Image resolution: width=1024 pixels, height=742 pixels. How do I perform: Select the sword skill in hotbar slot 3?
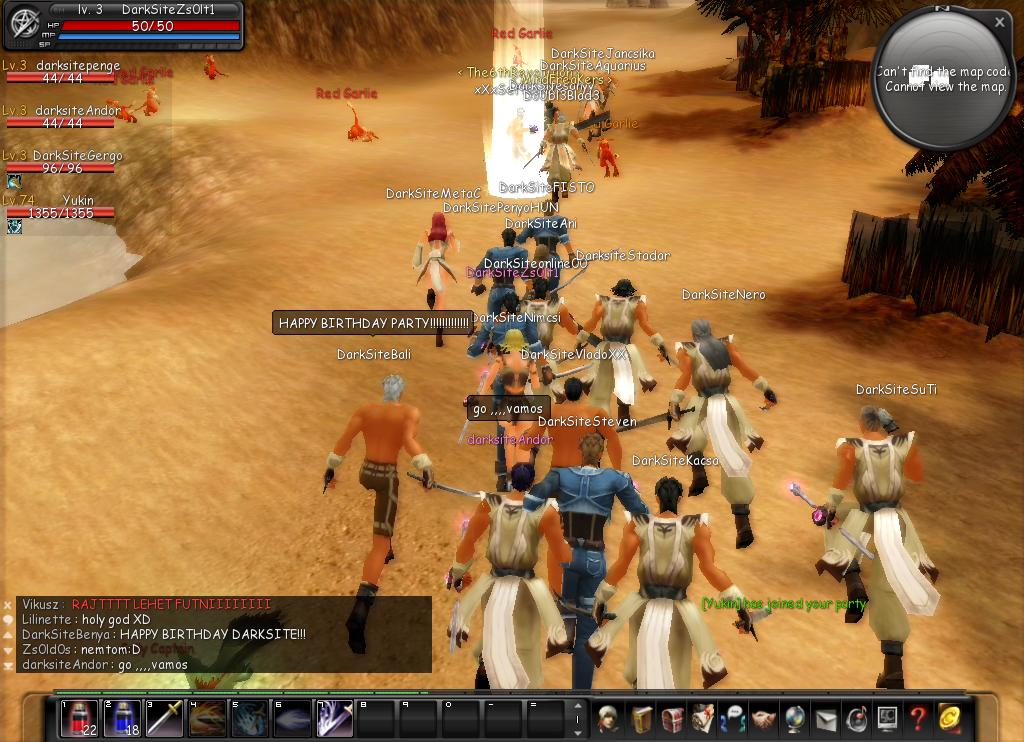click(x=165, y=718)
